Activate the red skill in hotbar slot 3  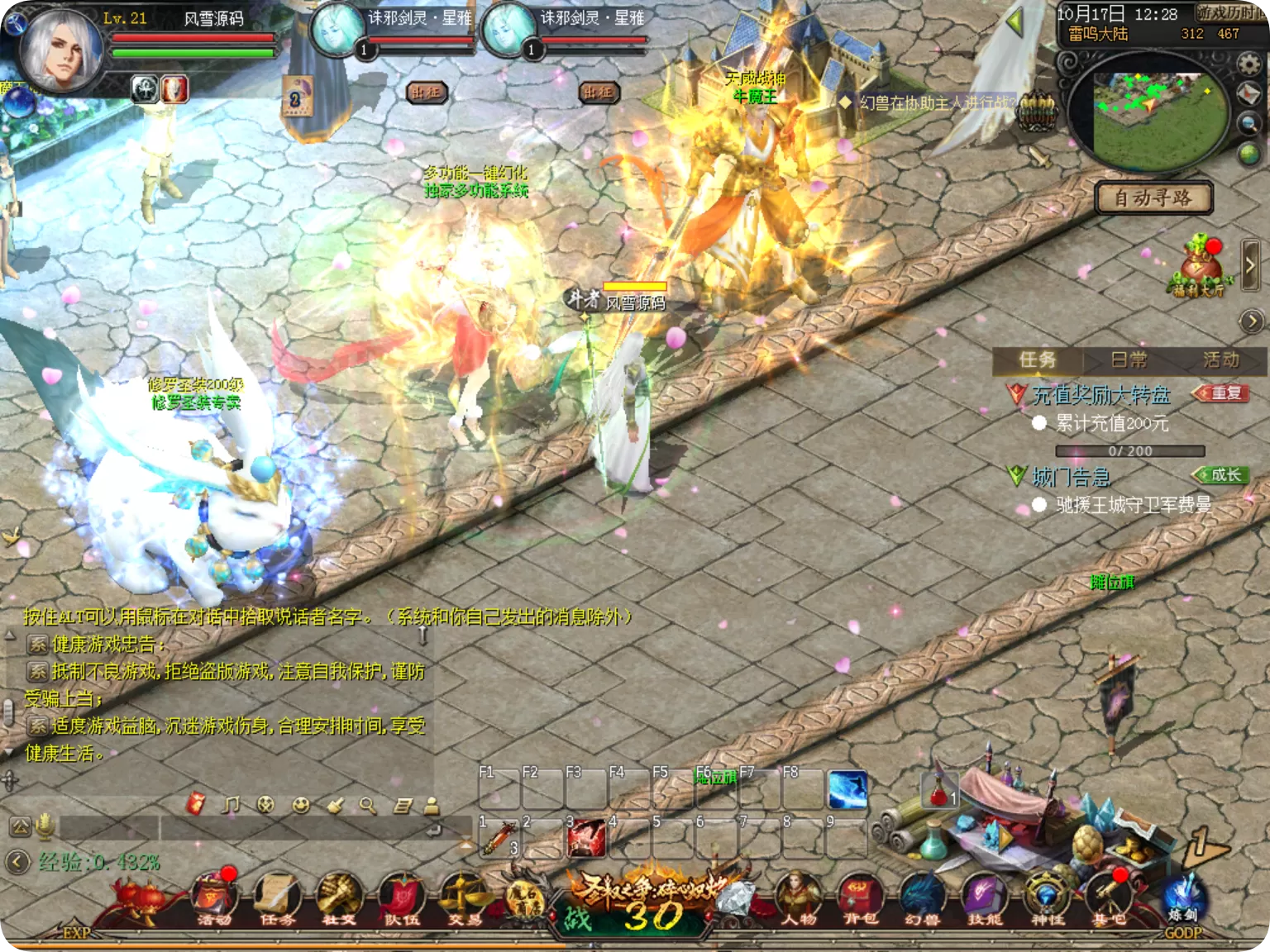pyautogui.click(x=586, y=838)
